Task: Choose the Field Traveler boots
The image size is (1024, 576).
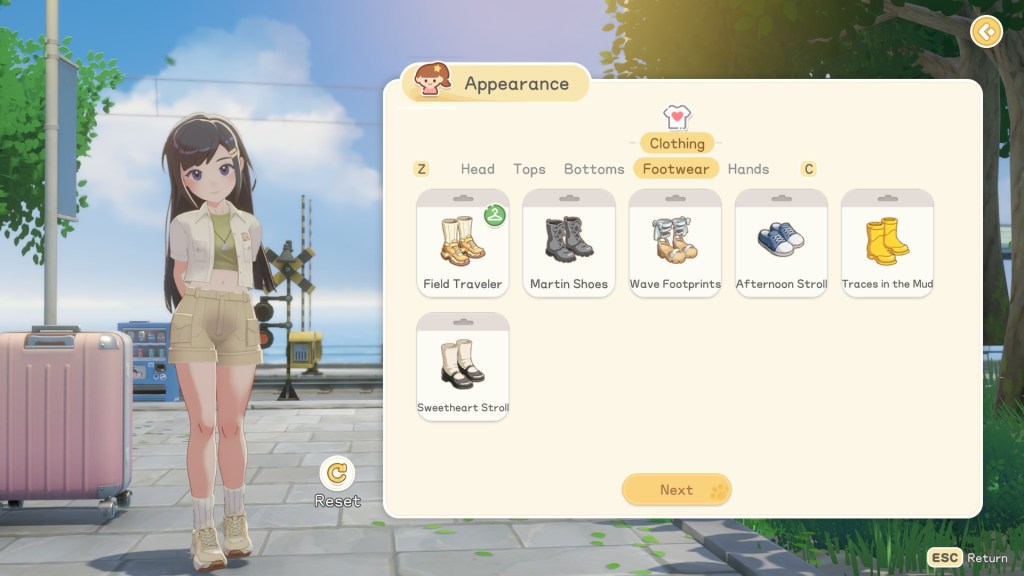Action: [463, 243]
